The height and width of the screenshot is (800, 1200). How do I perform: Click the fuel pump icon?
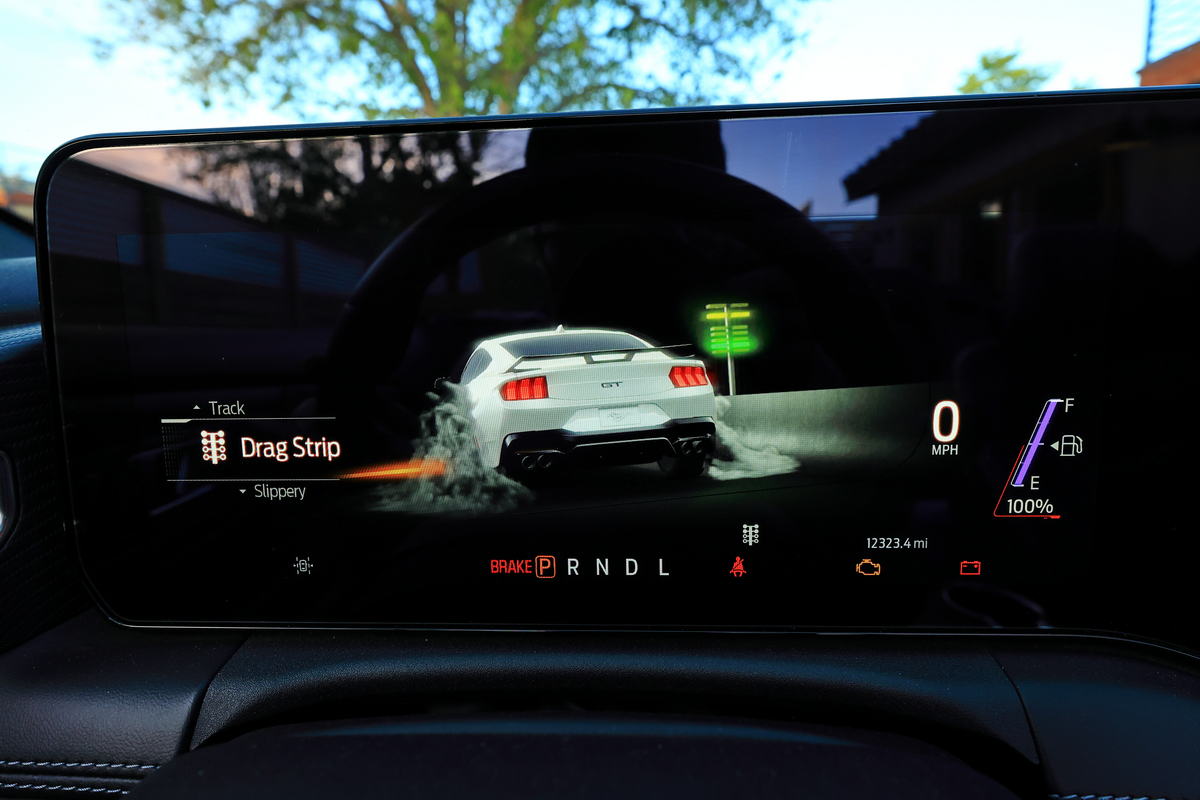pyautogui.click(x=1070, y=445)
